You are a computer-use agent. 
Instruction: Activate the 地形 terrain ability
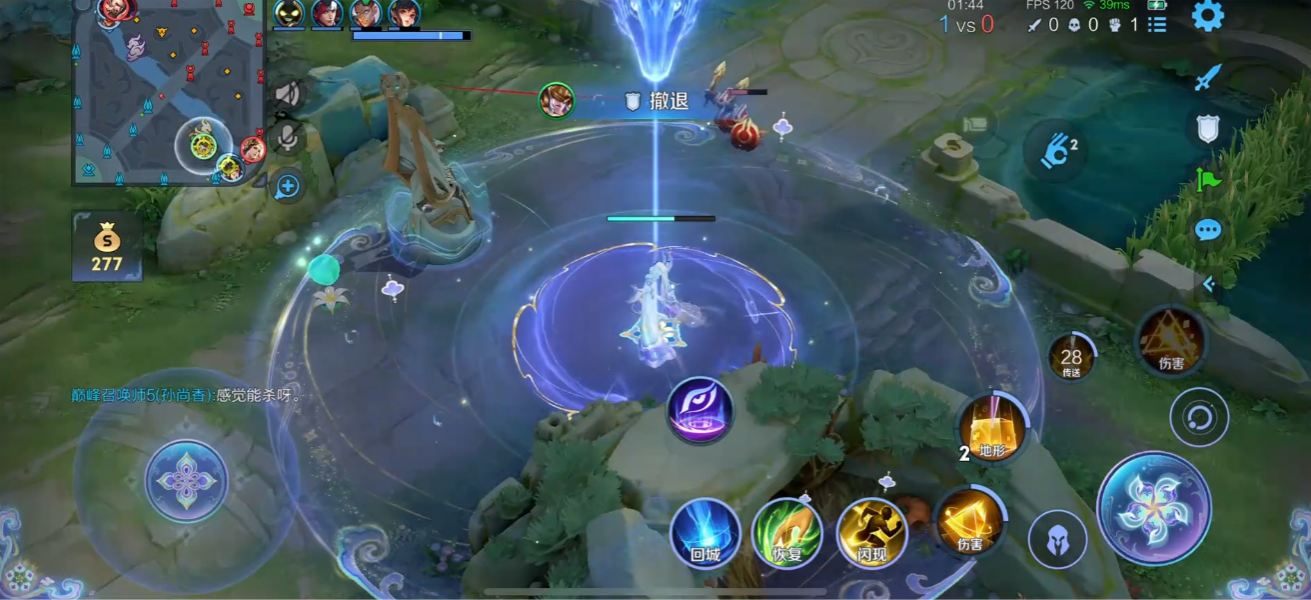pos(991,429)
